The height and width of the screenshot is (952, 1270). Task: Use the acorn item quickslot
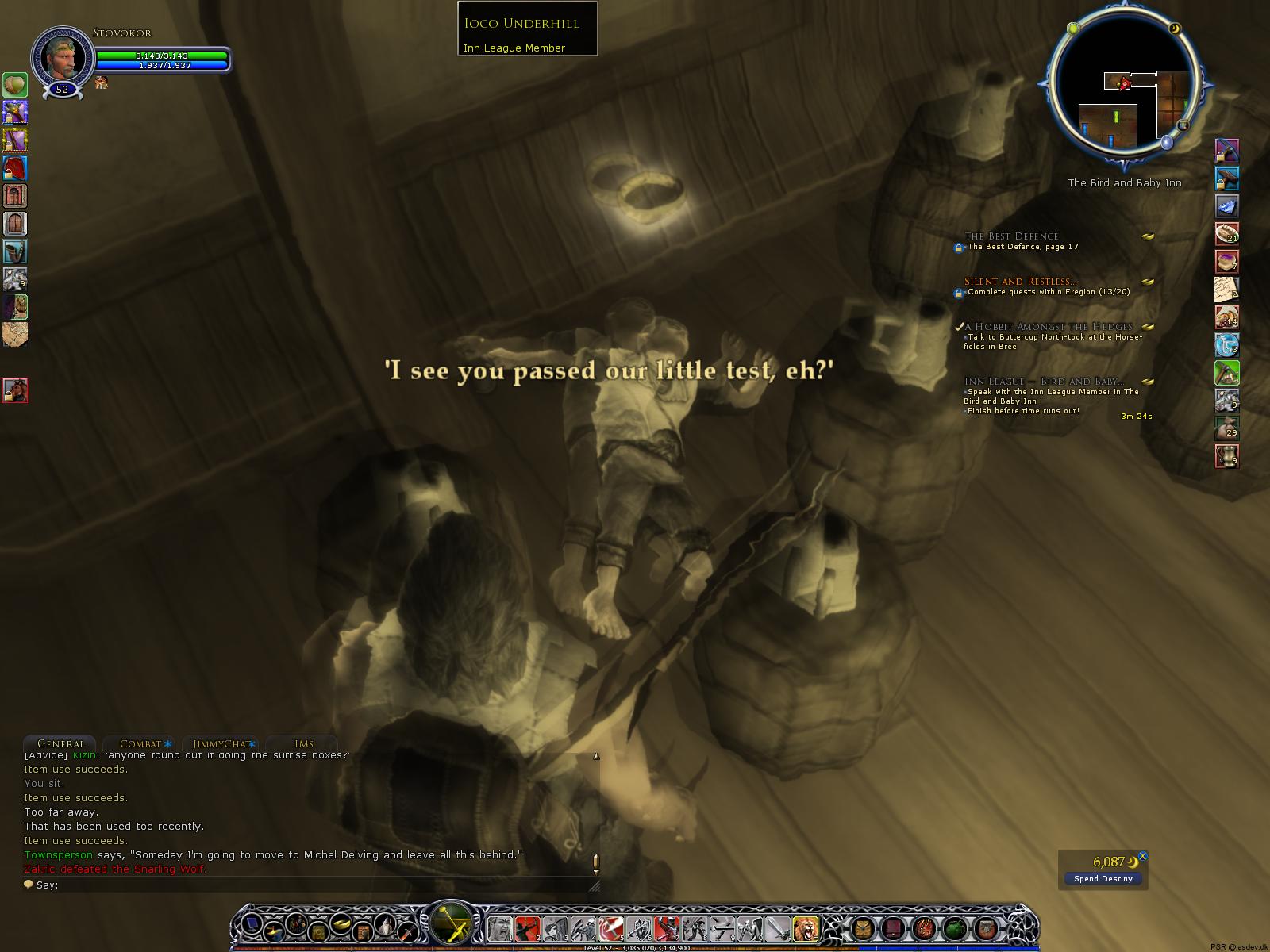point(15,85)
